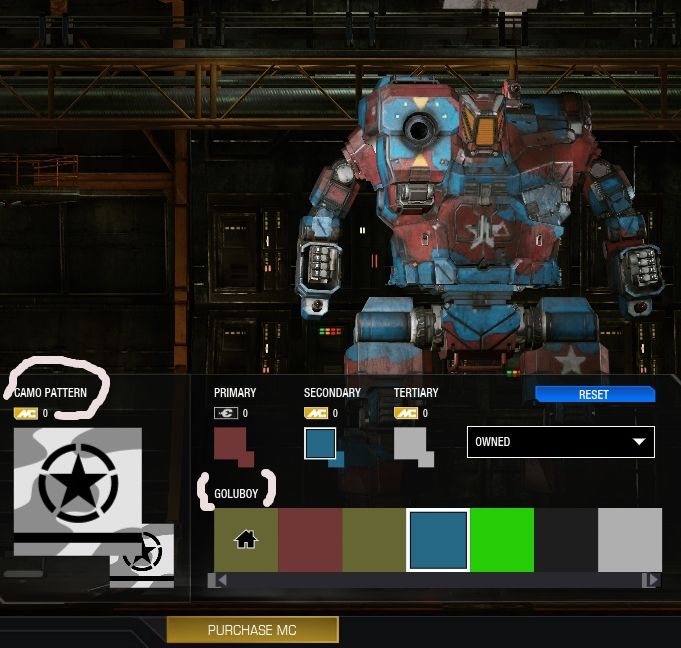Pick the dark red palette swatch
The image size is (681, 648).
(x=310, y=540)
